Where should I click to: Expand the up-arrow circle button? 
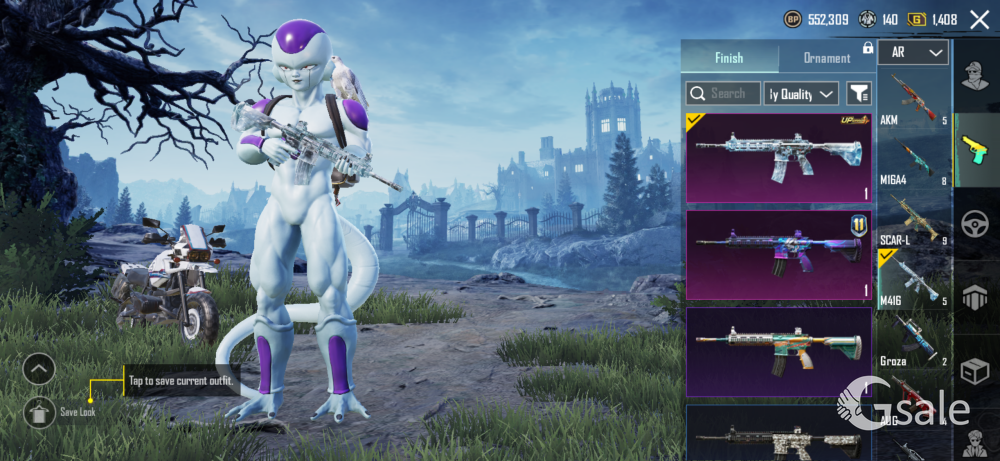(38, 369)
